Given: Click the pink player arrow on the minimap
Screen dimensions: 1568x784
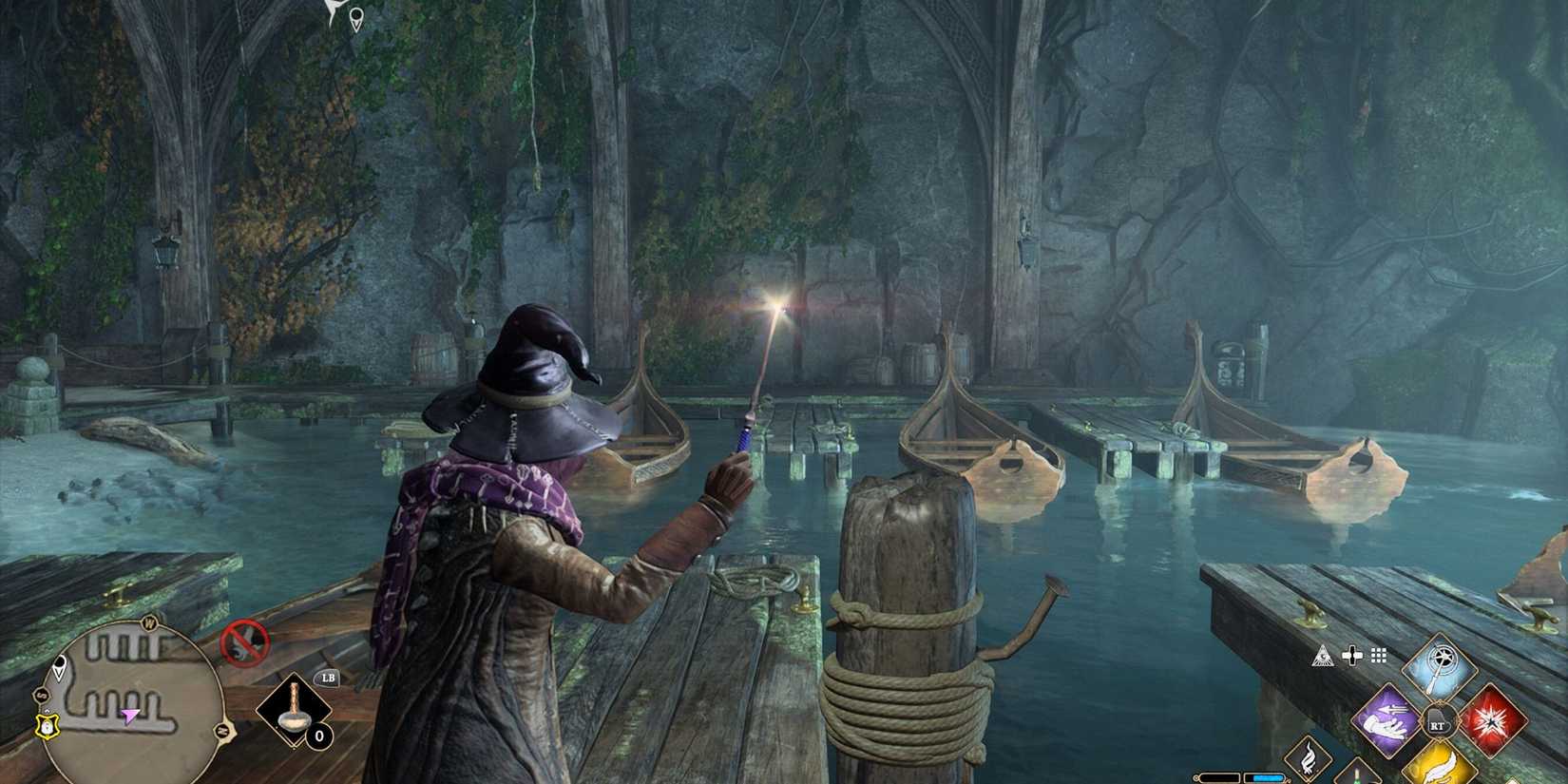Looking at the screenshot, I should click(x=130, y=715).
